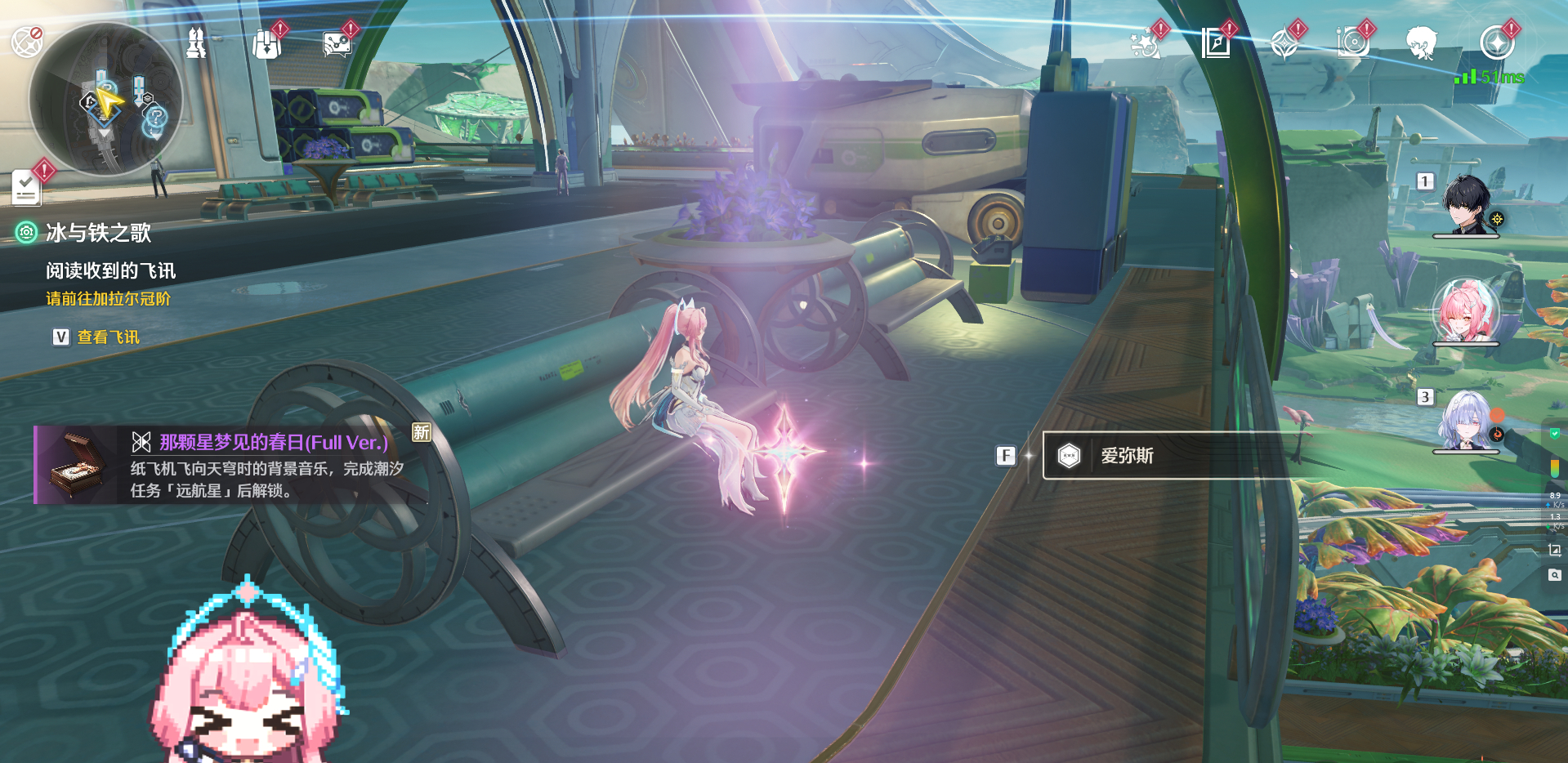Viewport: 1568px width, 763px height.
Task: Open the shooting stars event icon
Action: (x=1144, y=44)
